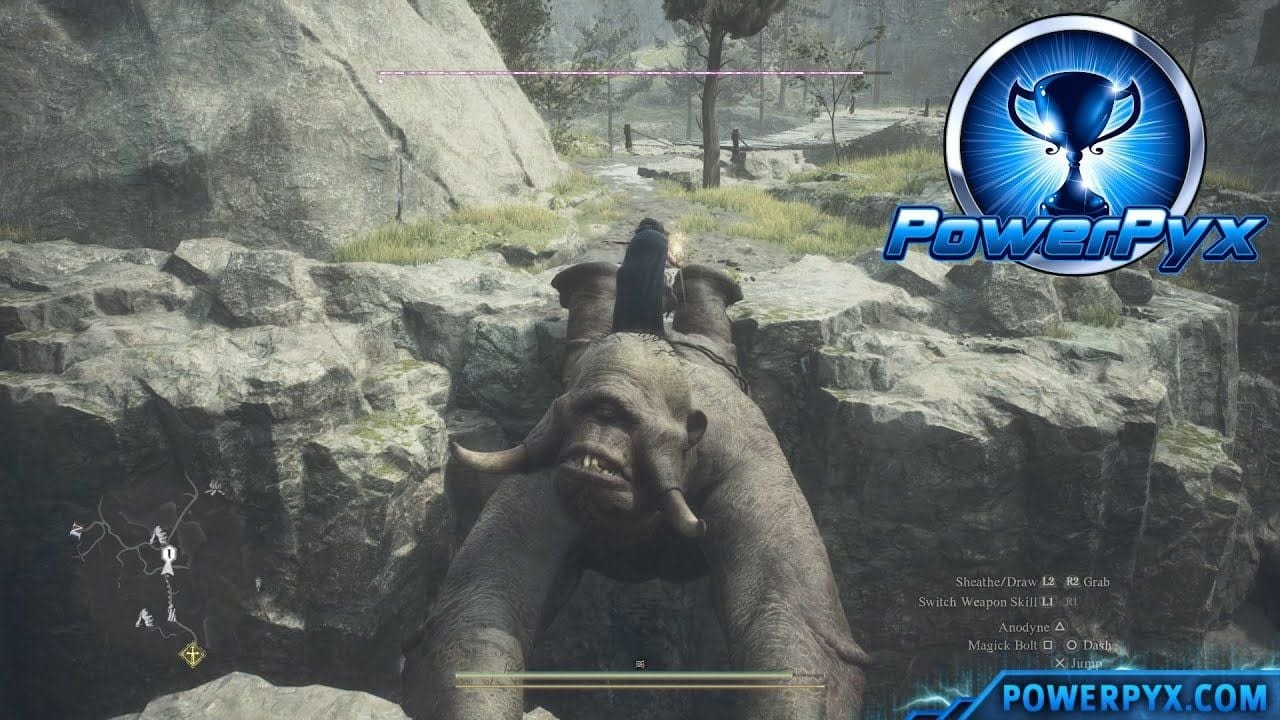Toggle the Sheathe/Draw weapon control
Screen dimensions: 1280x720
click(x=997, y=582)
